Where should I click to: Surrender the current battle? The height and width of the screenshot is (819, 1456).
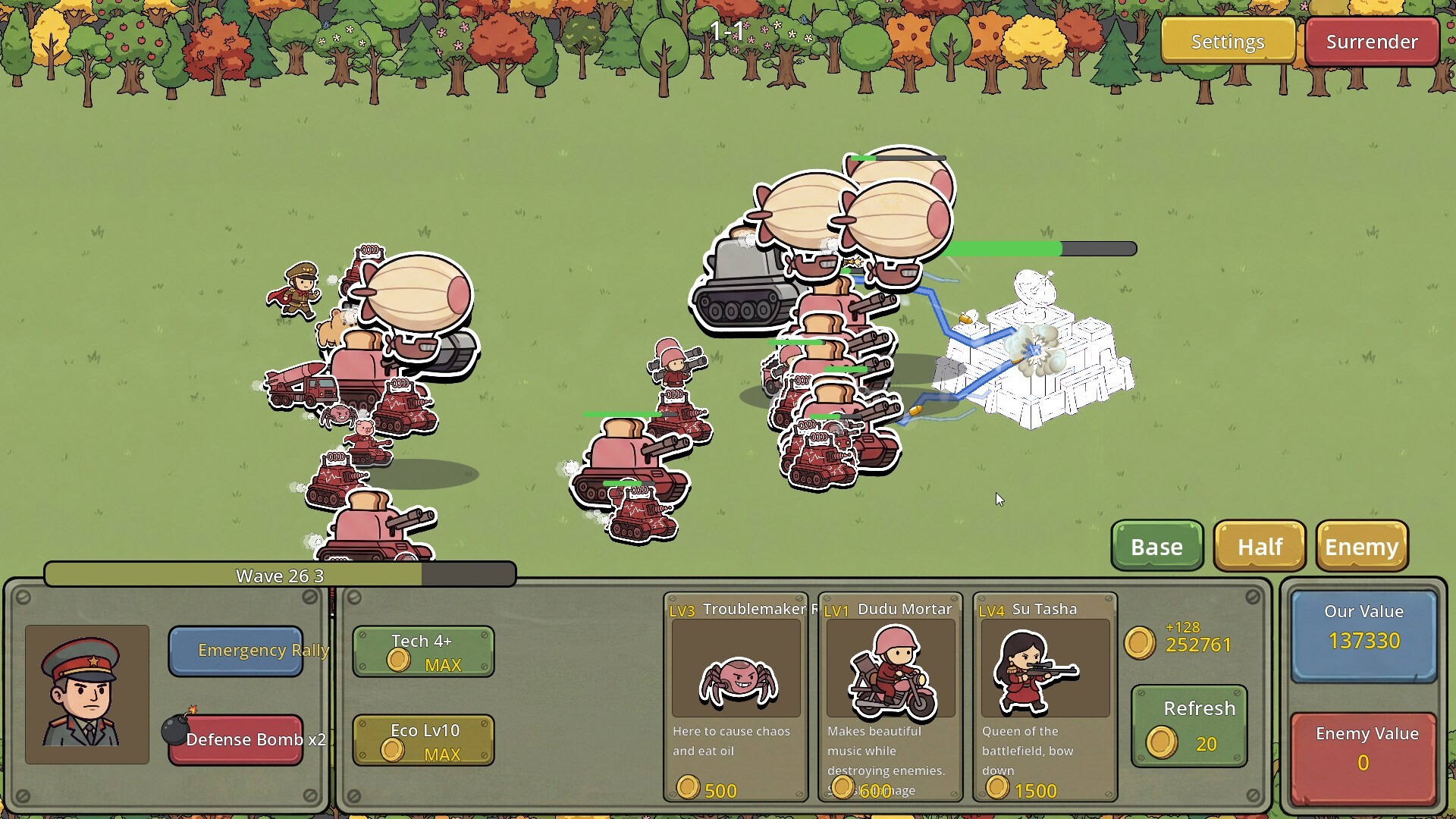pyautogui.click(x=1371, y=41)
